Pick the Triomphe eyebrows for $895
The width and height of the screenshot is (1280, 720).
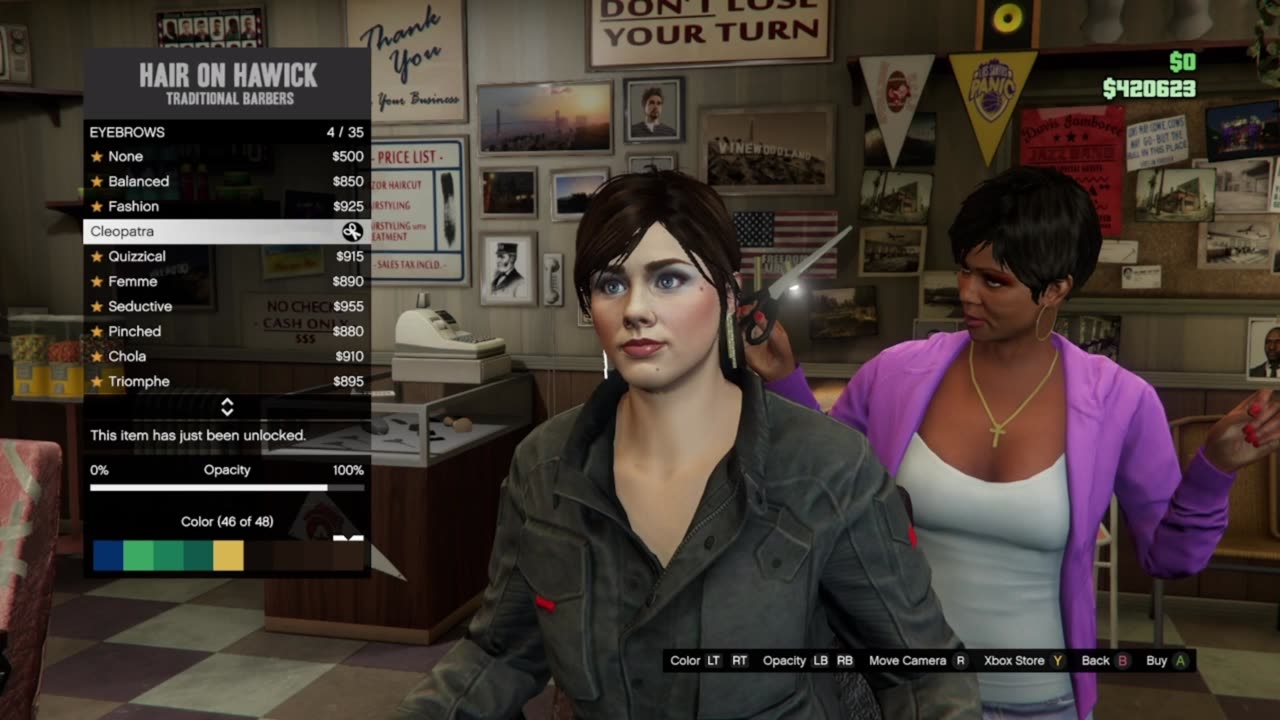(226, 381)
